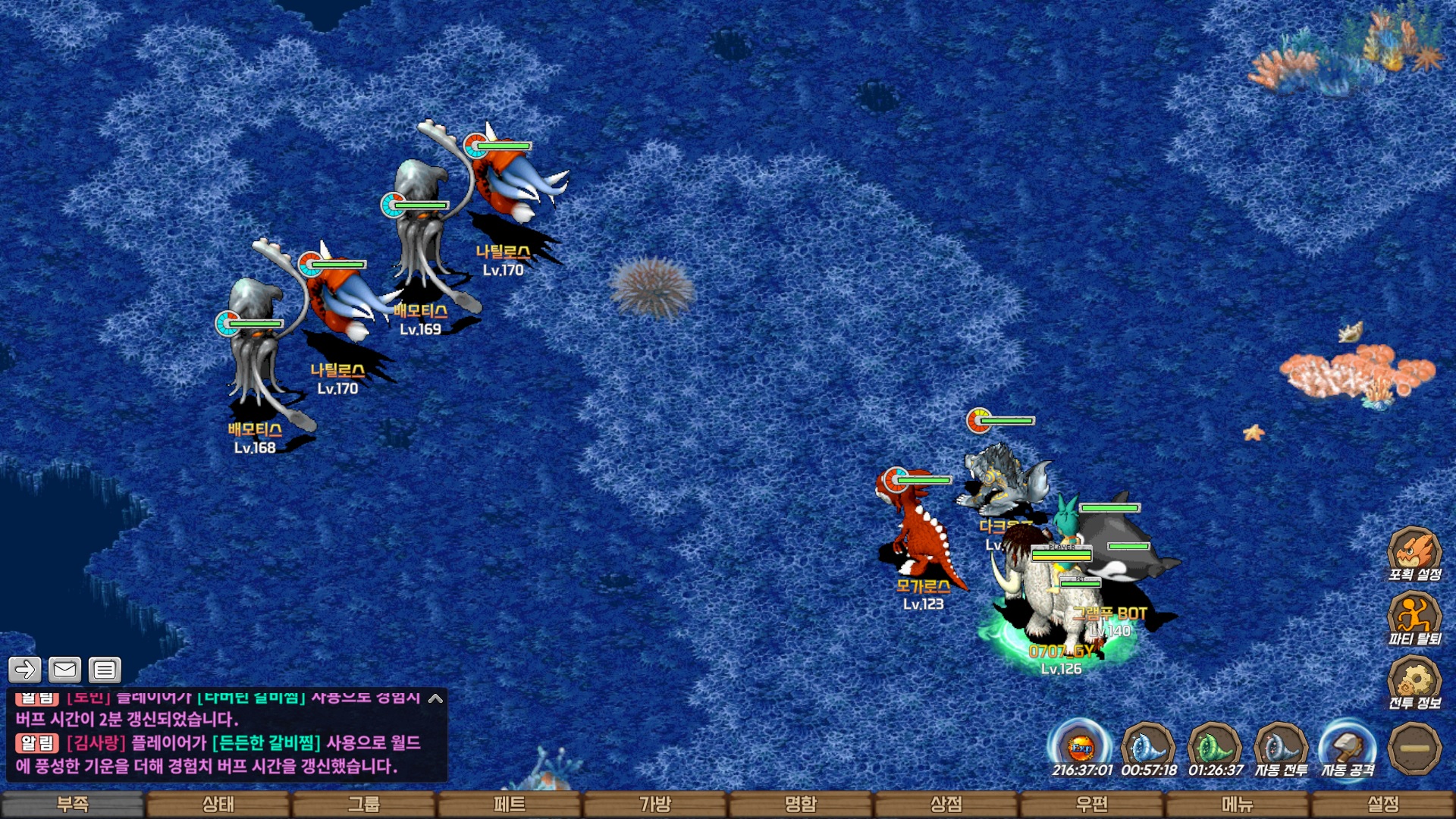The height and width of the screenshot is (819, 1456).
Task: Open the 설정 (Settings) menu
Action: click(x=1383, y=804)
